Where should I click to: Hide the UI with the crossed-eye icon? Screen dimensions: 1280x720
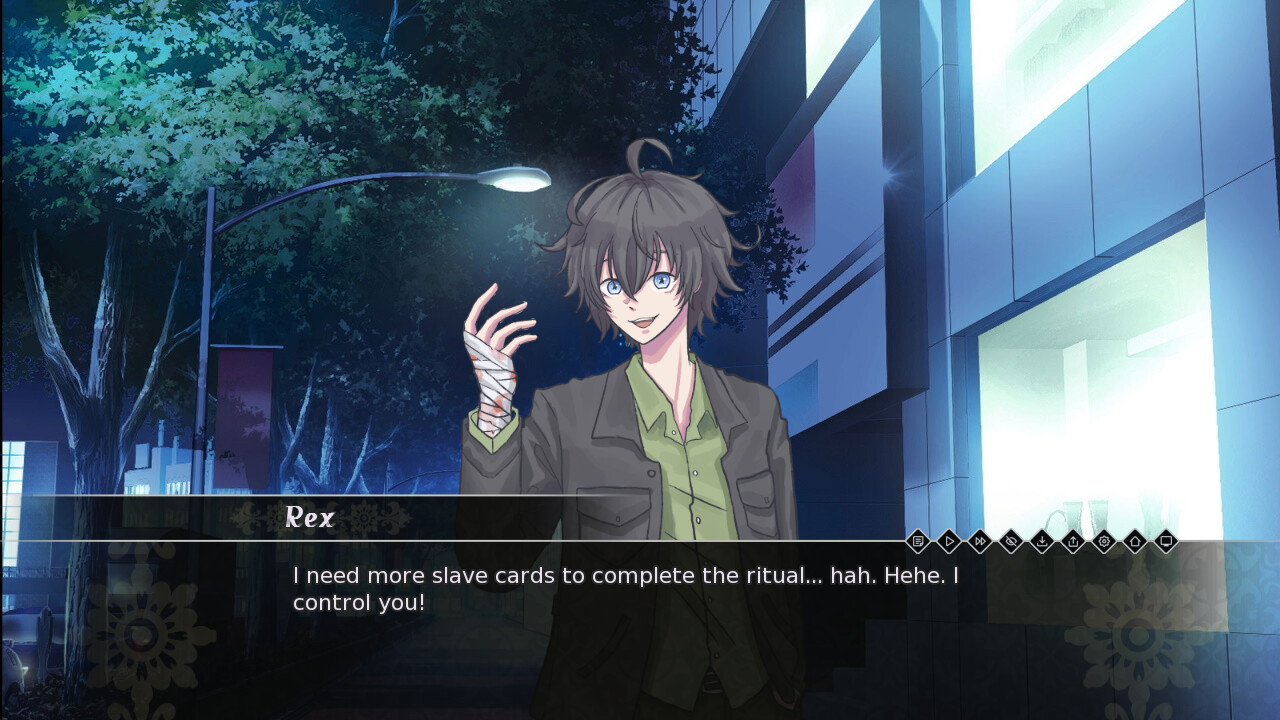[x=1013, y=541]
